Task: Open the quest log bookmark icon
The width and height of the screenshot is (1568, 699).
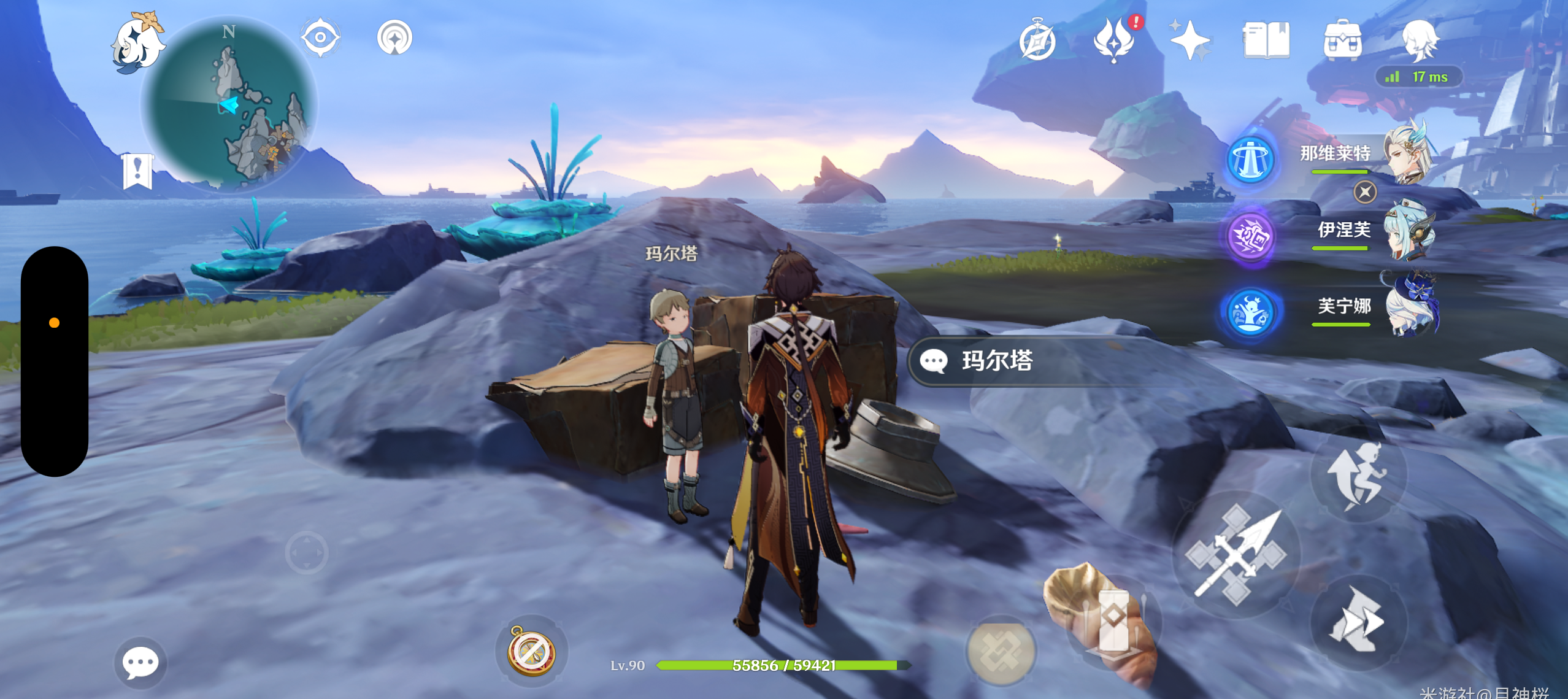Action: (137, 171)
